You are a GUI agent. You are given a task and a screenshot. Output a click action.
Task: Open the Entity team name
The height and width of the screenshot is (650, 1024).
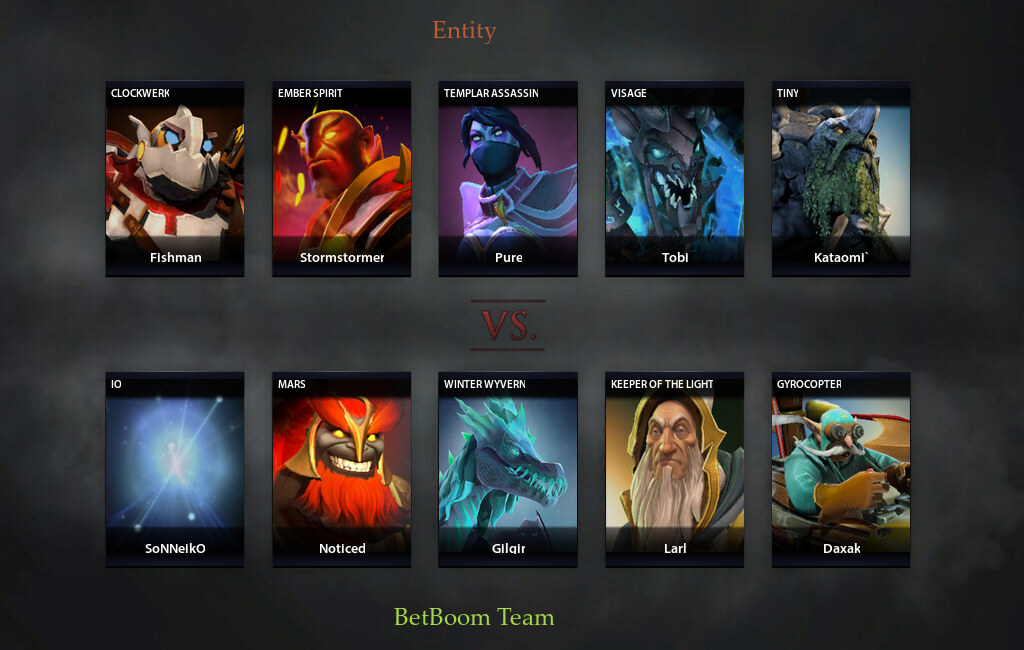[x=464, y=31]
